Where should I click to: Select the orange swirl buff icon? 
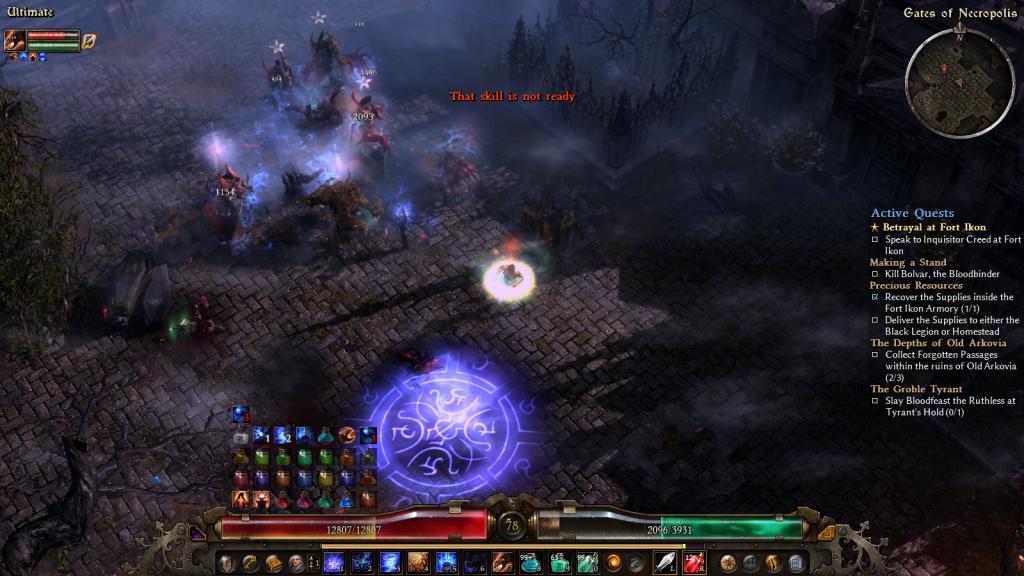pos(347,435)
